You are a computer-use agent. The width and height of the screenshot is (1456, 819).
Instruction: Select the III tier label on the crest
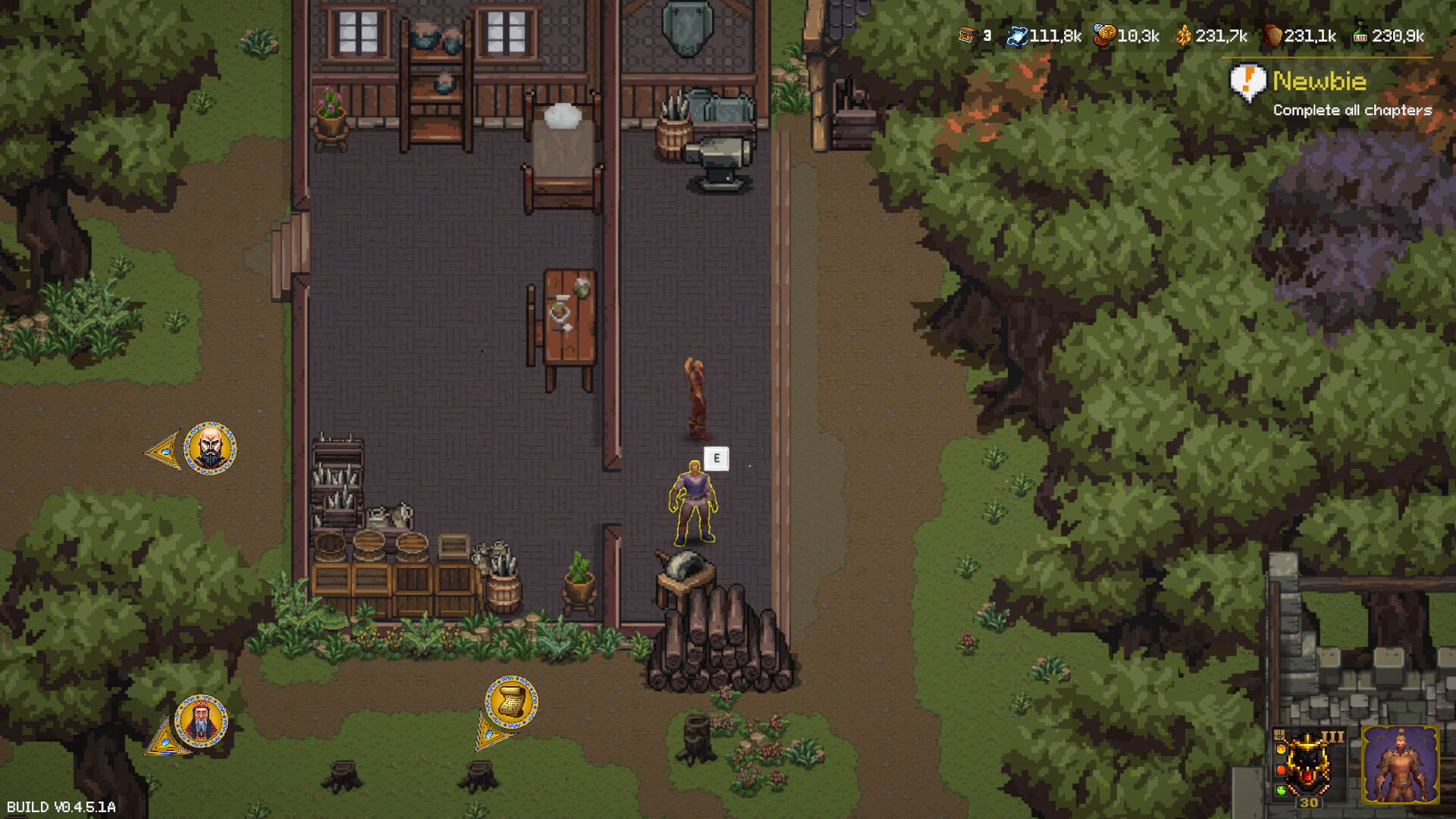[x=1332, y=736]
